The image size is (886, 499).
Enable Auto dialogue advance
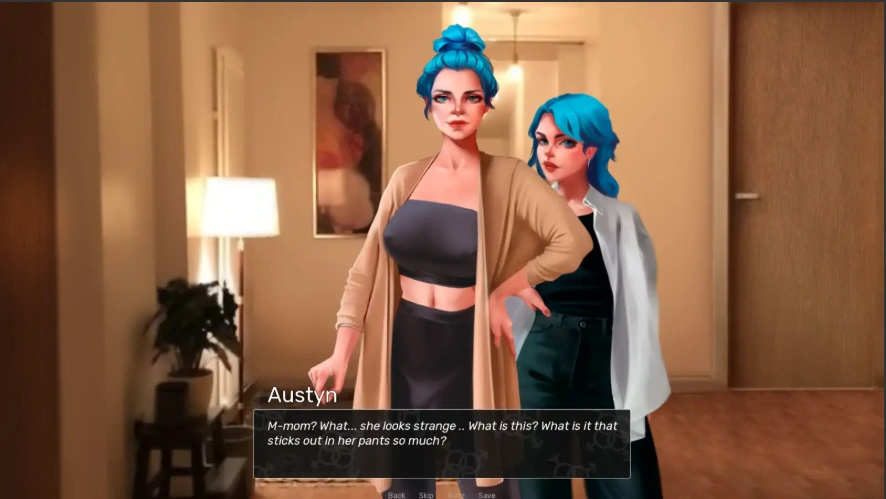[x=456, y=495]
